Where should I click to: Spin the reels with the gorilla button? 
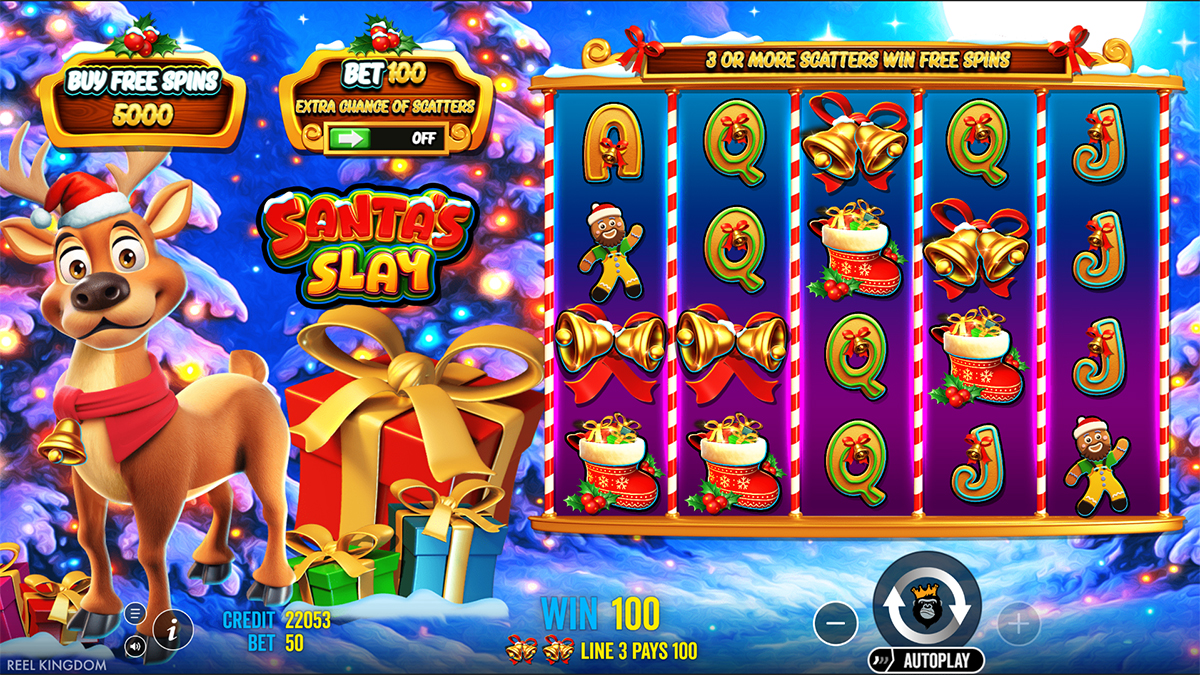coord(927,605)
